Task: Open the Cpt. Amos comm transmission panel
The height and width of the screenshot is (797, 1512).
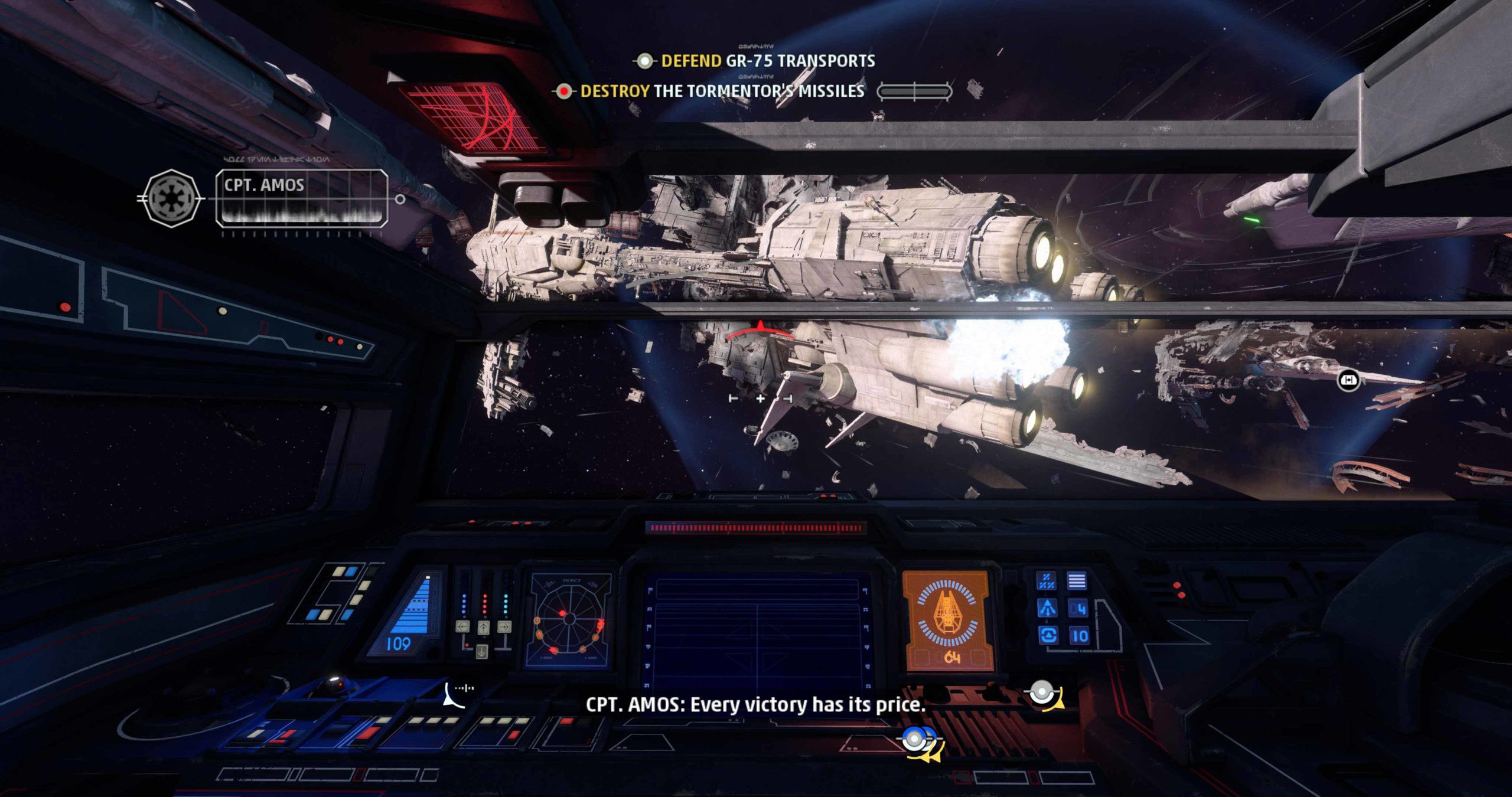Action: coord(302,198)
